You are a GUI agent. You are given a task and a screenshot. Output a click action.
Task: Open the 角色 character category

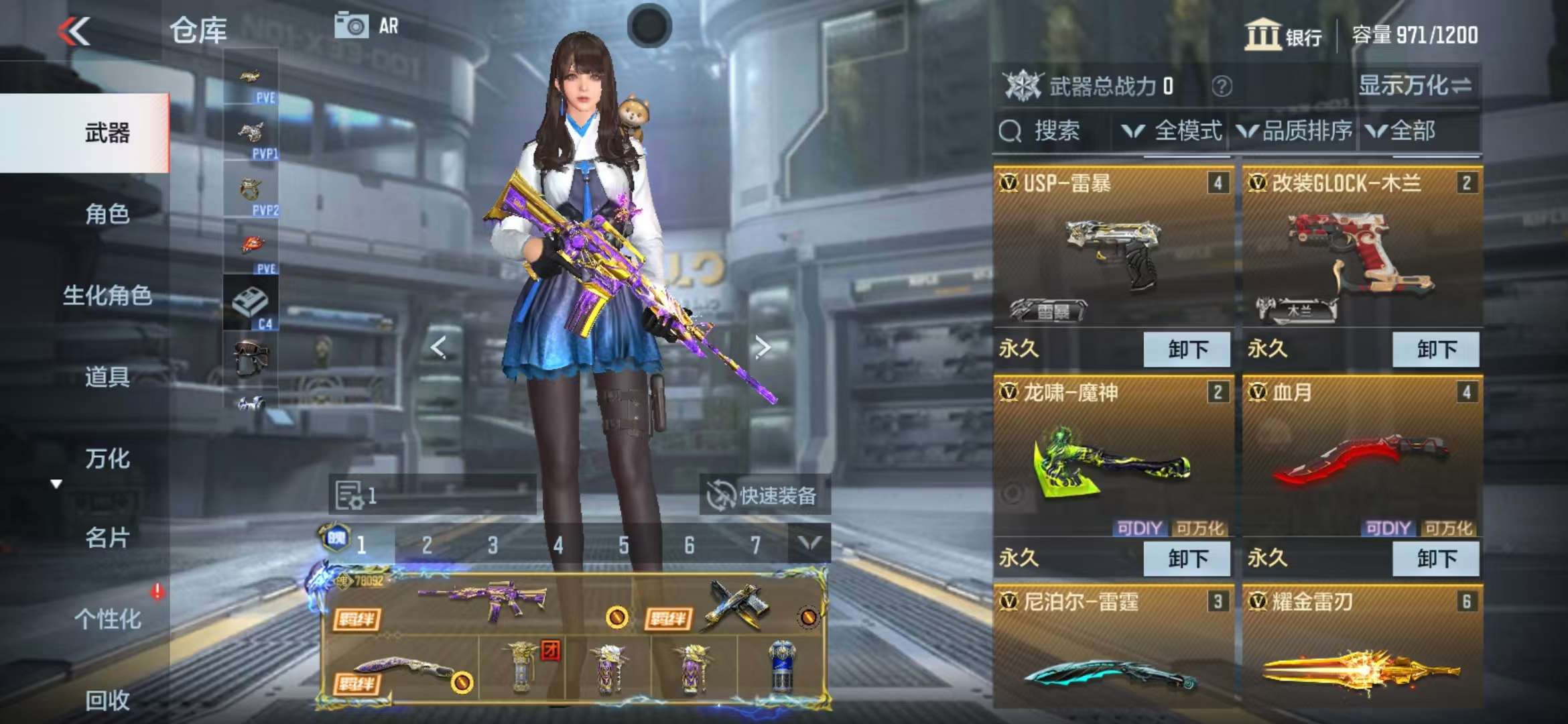coord(107,215)
